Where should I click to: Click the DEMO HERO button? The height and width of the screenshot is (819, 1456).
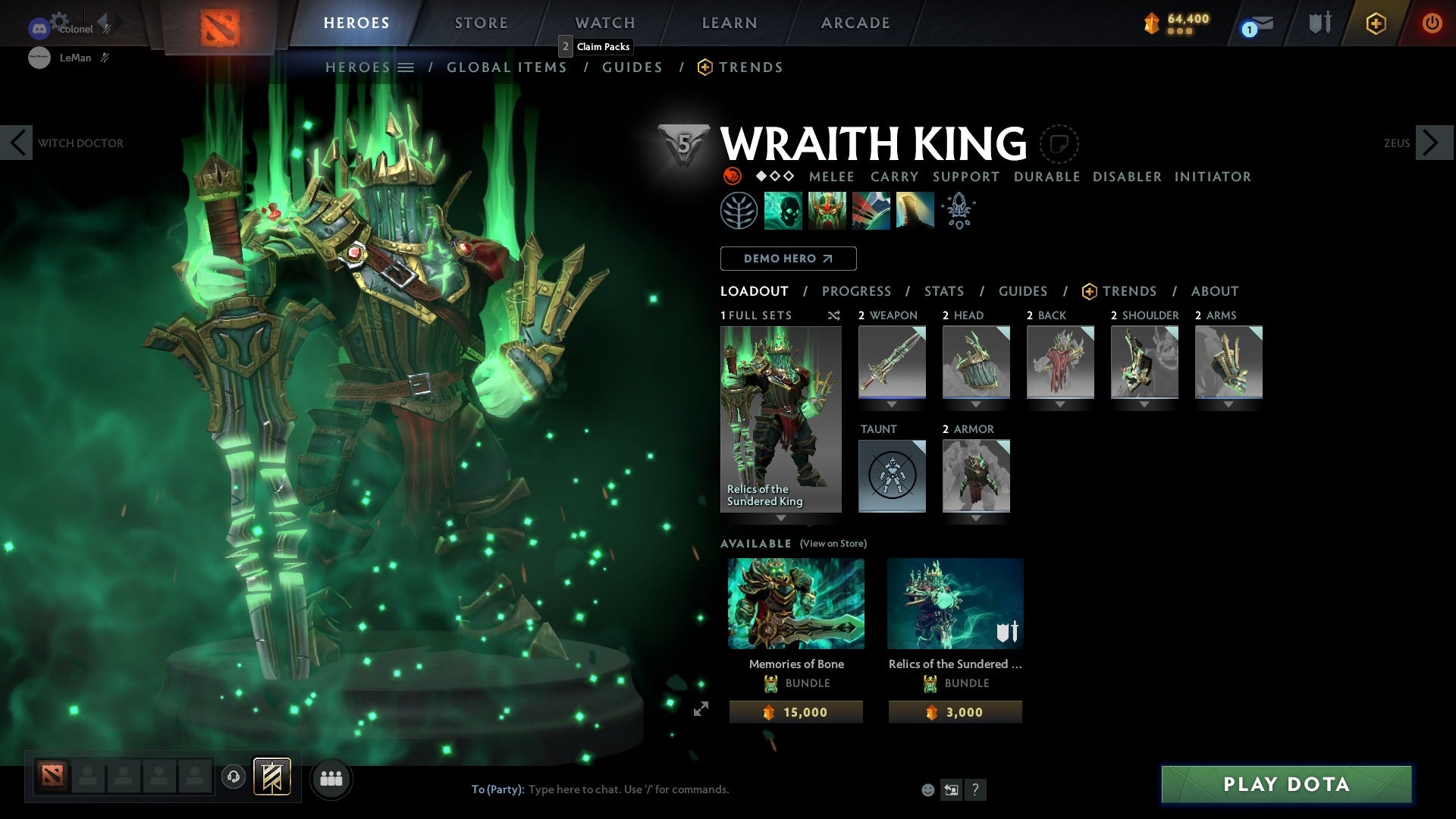(x=787, y=259)
